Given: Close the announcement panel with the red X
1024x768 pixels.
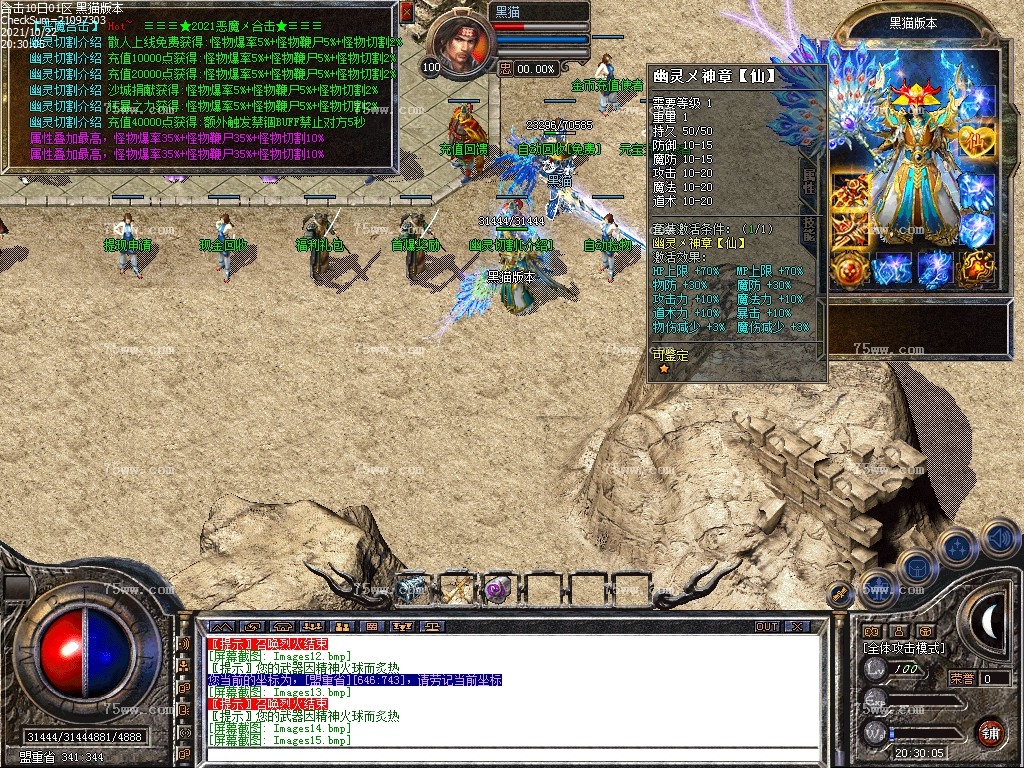Looking at the screenshot, I should point(407,13).
